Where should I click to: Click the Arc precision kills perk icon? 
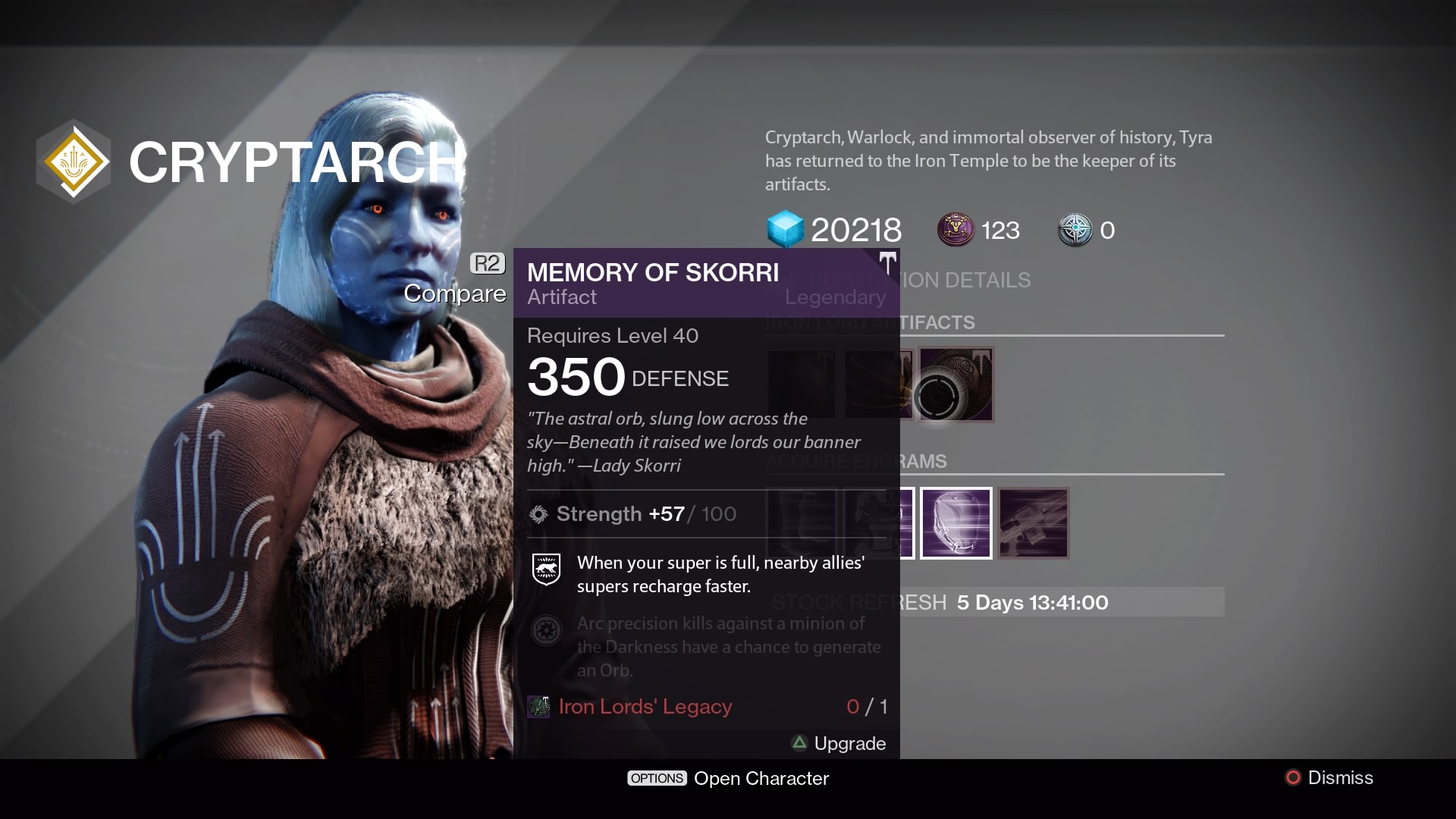coord(548,631)
